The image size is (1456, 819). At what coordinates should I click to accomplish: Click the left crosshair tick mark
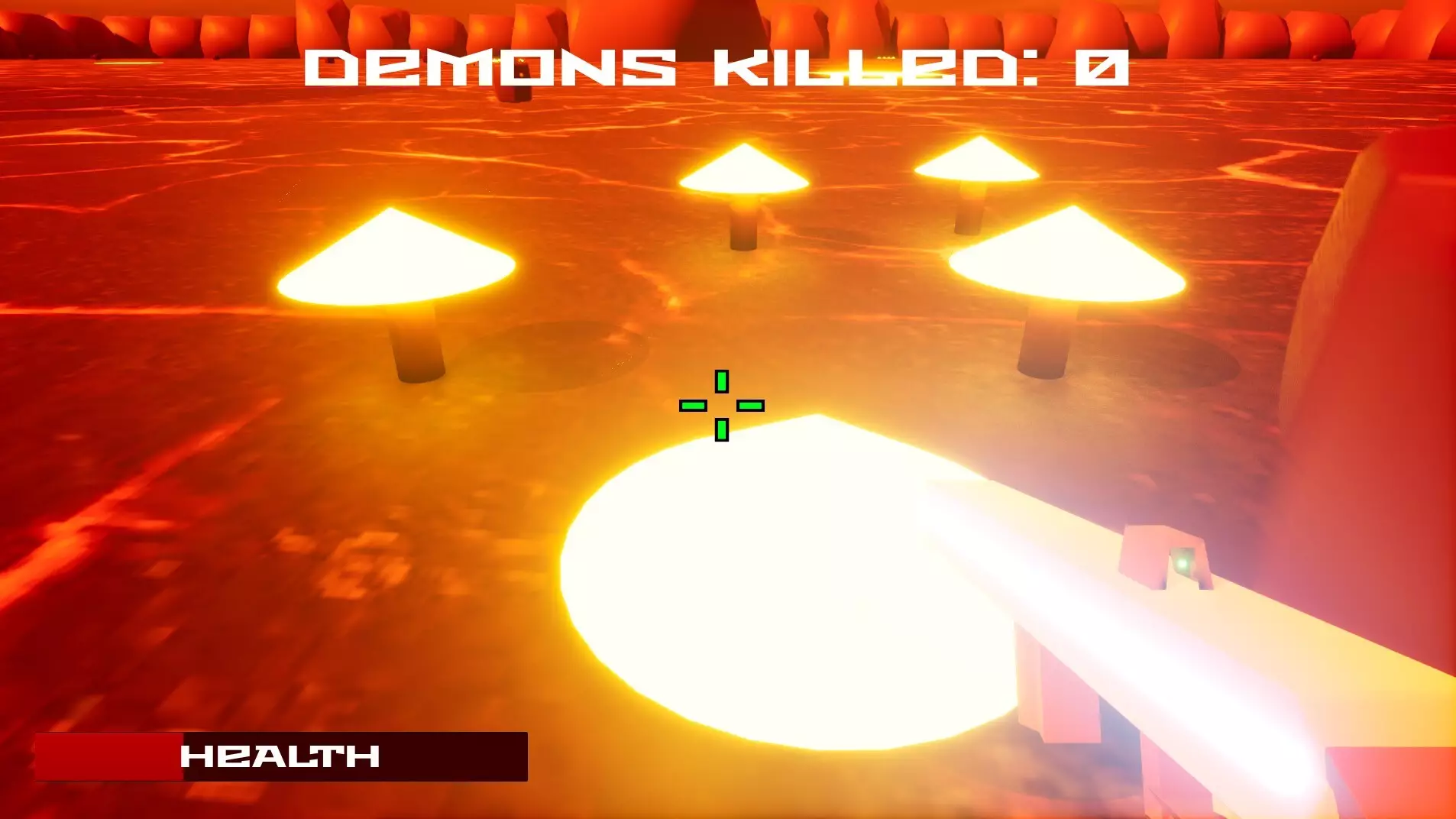692,407
